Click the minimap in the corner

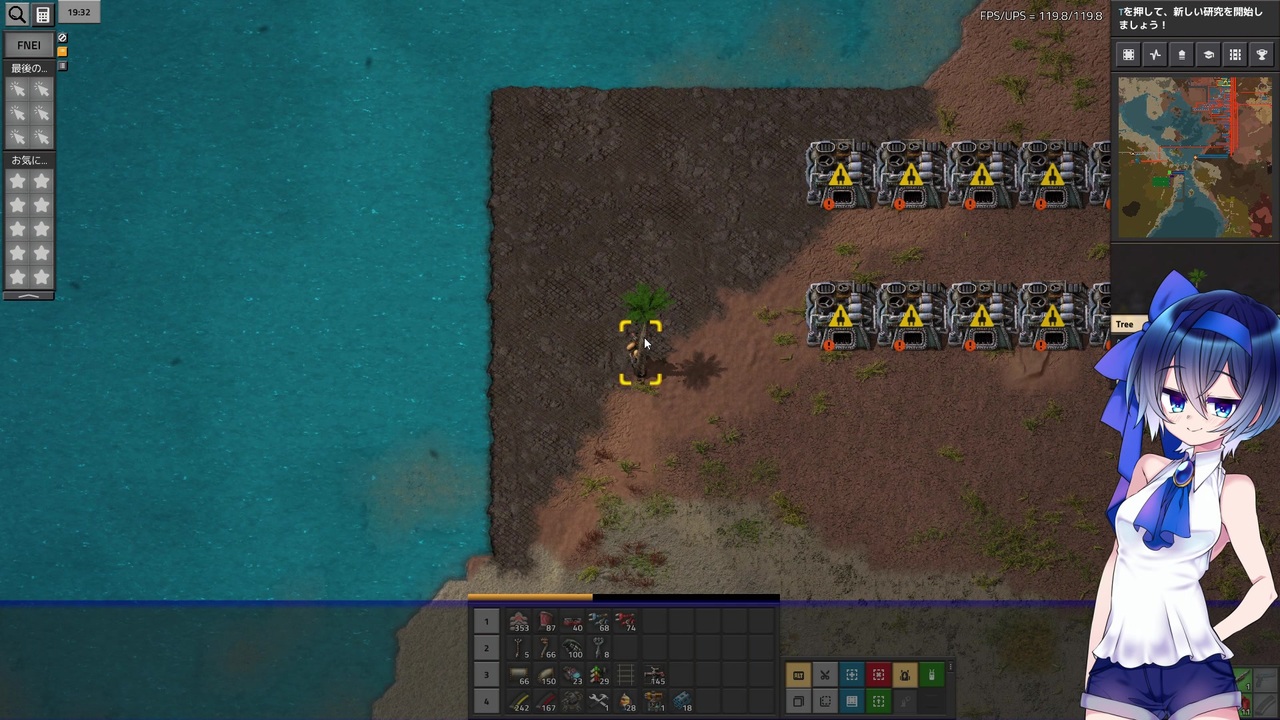pyautogui.click(x=1195, y=155)
